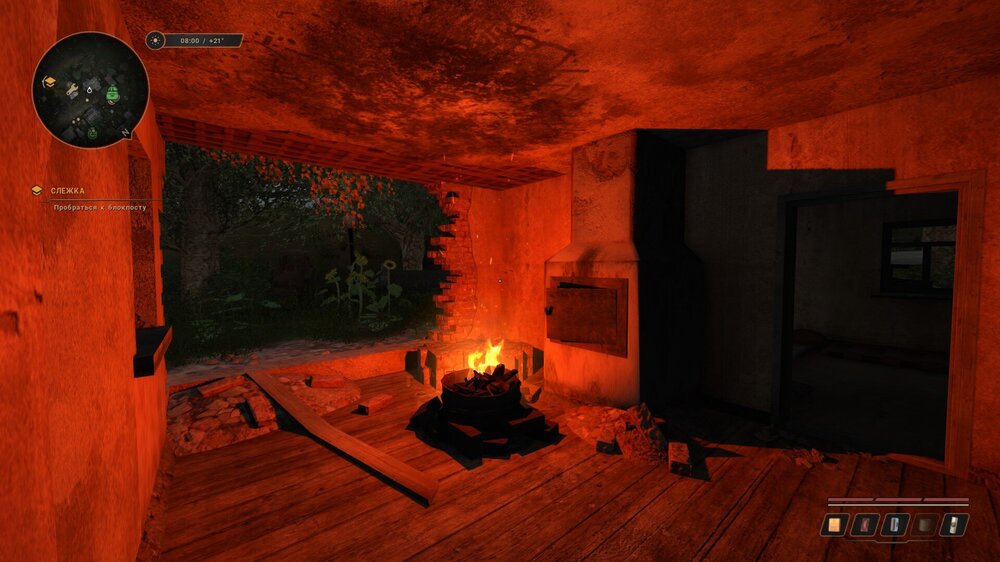1000x562 pixels.
Task: Open the circular minimap
Action: (x=90, y=90)
